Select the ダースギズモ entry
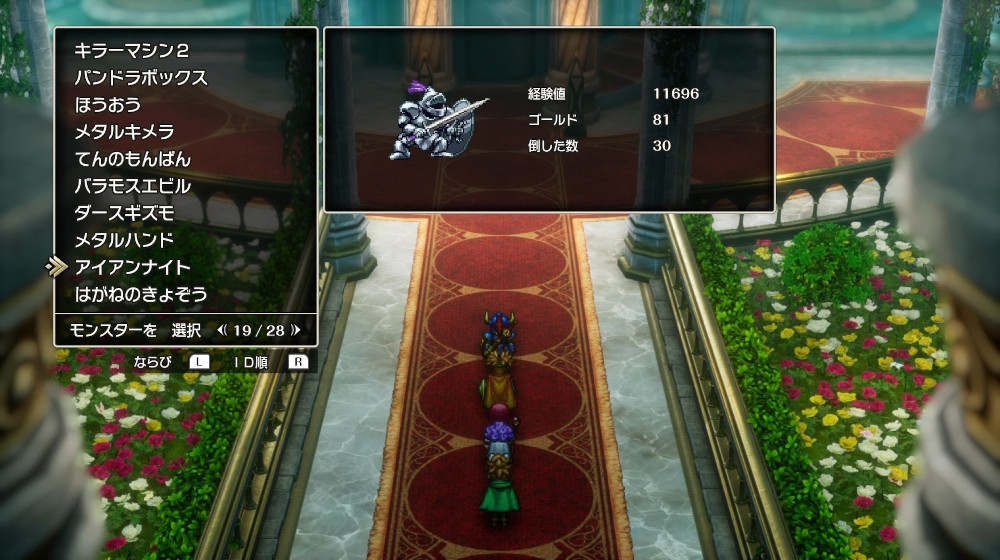This screenshot has height=560, width=1000. point(124,213)
